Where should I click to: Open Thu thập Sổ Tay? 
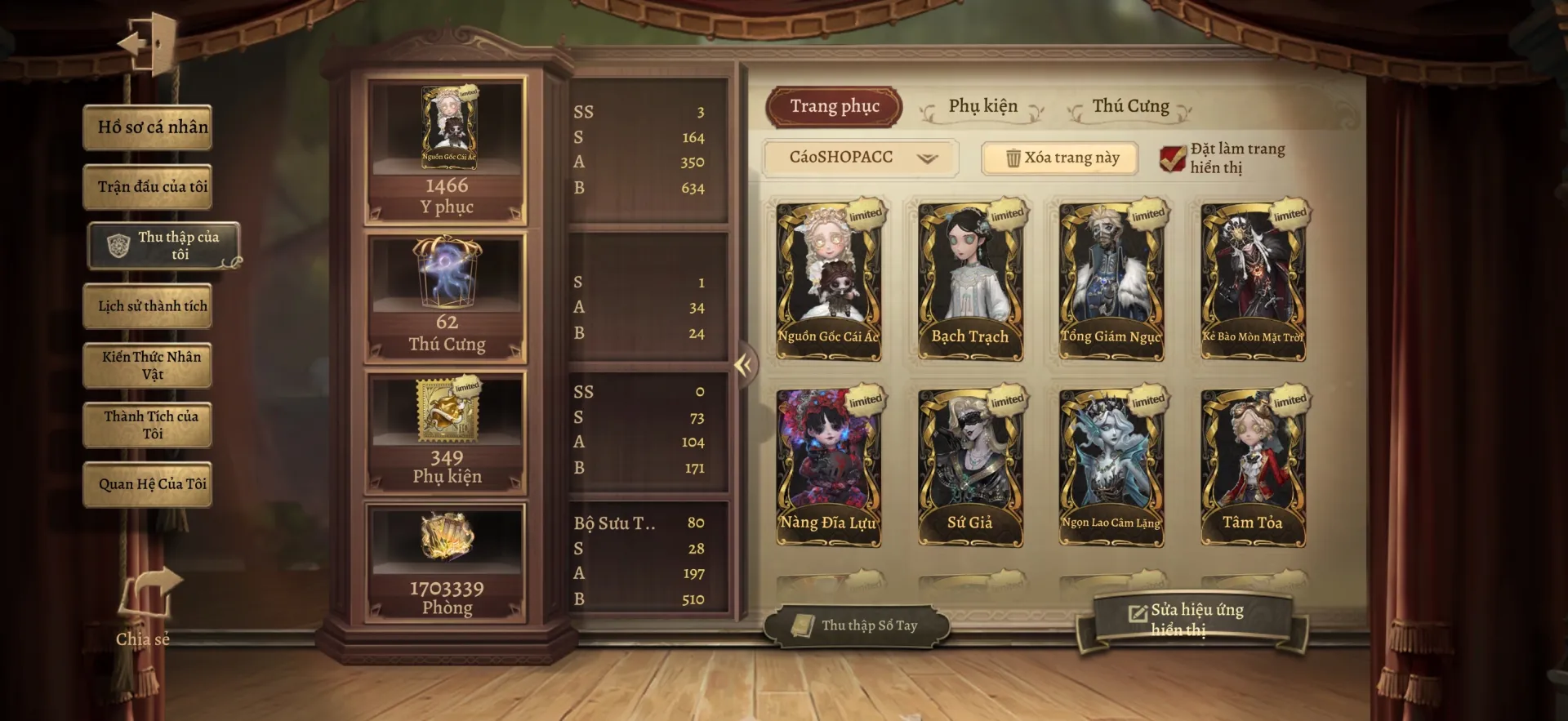[x=856, y=626]
